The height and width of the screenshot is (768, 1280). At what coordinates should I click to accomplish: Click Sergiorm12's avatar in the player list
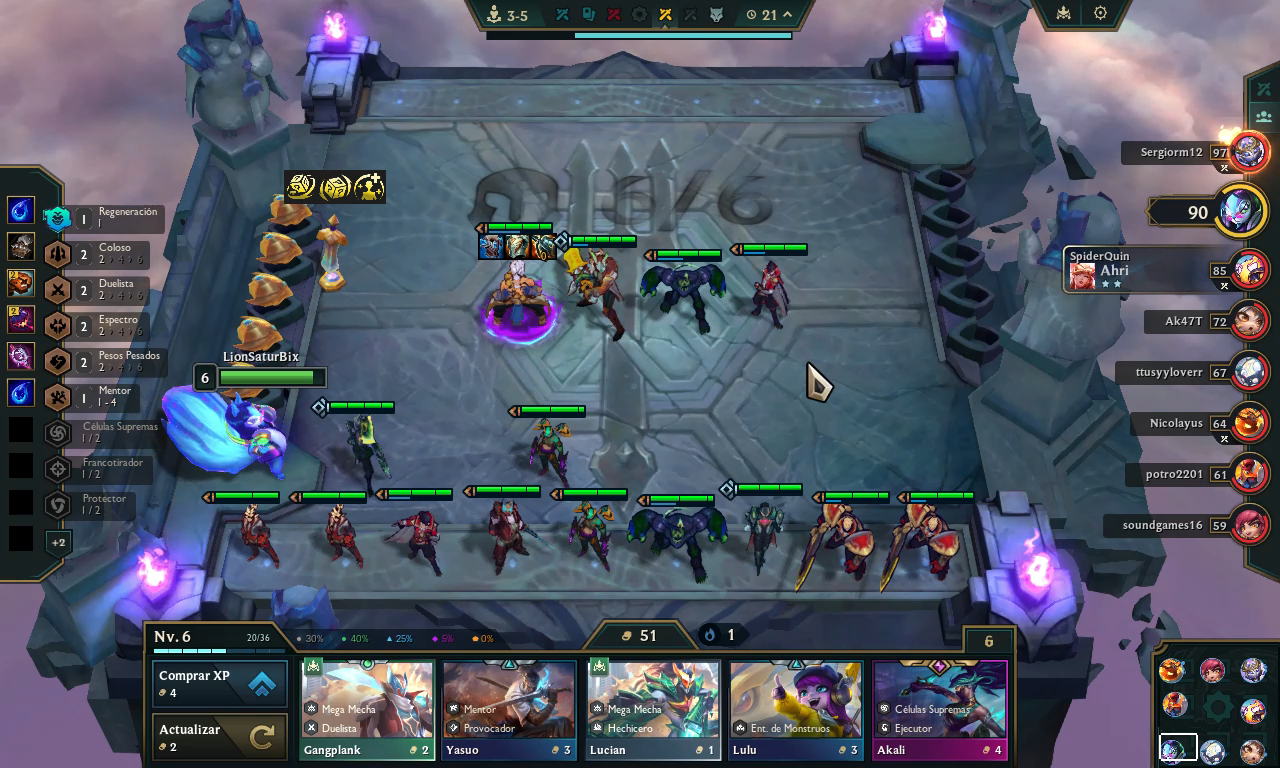[1248, 153]
